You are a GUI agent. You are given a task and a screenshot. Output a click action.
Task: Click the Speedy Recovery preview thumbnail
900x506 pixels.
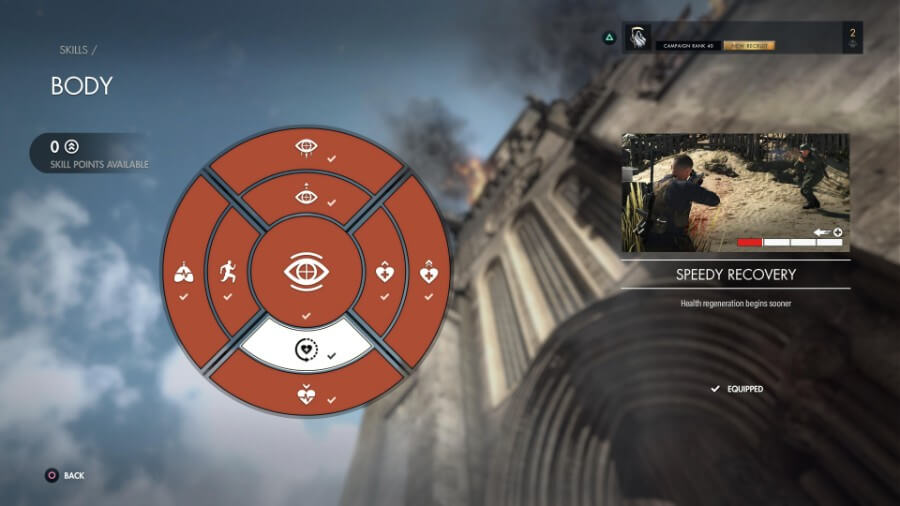pos(735,193)
